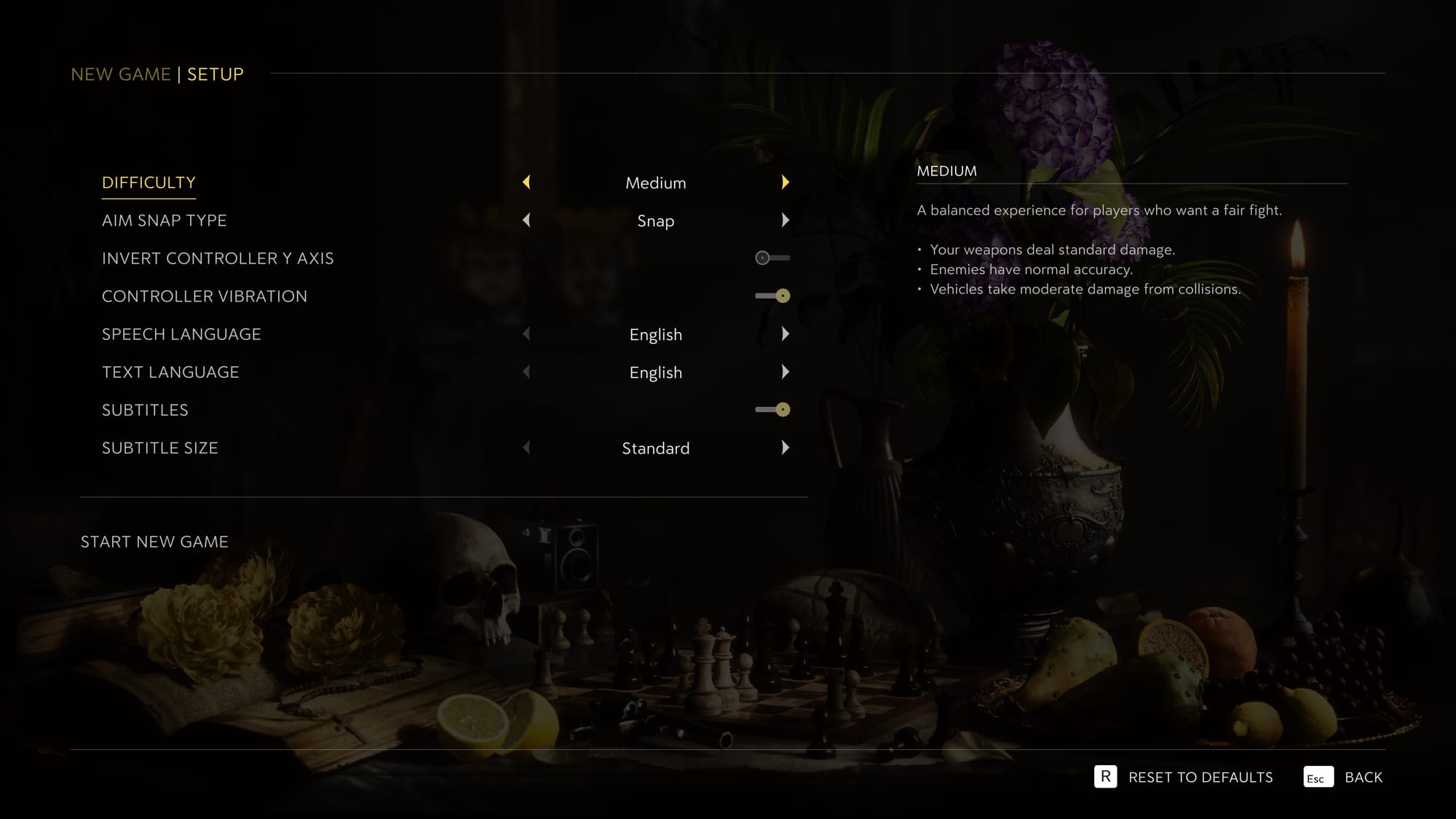Advance Text Language to another language

(786, 372)
